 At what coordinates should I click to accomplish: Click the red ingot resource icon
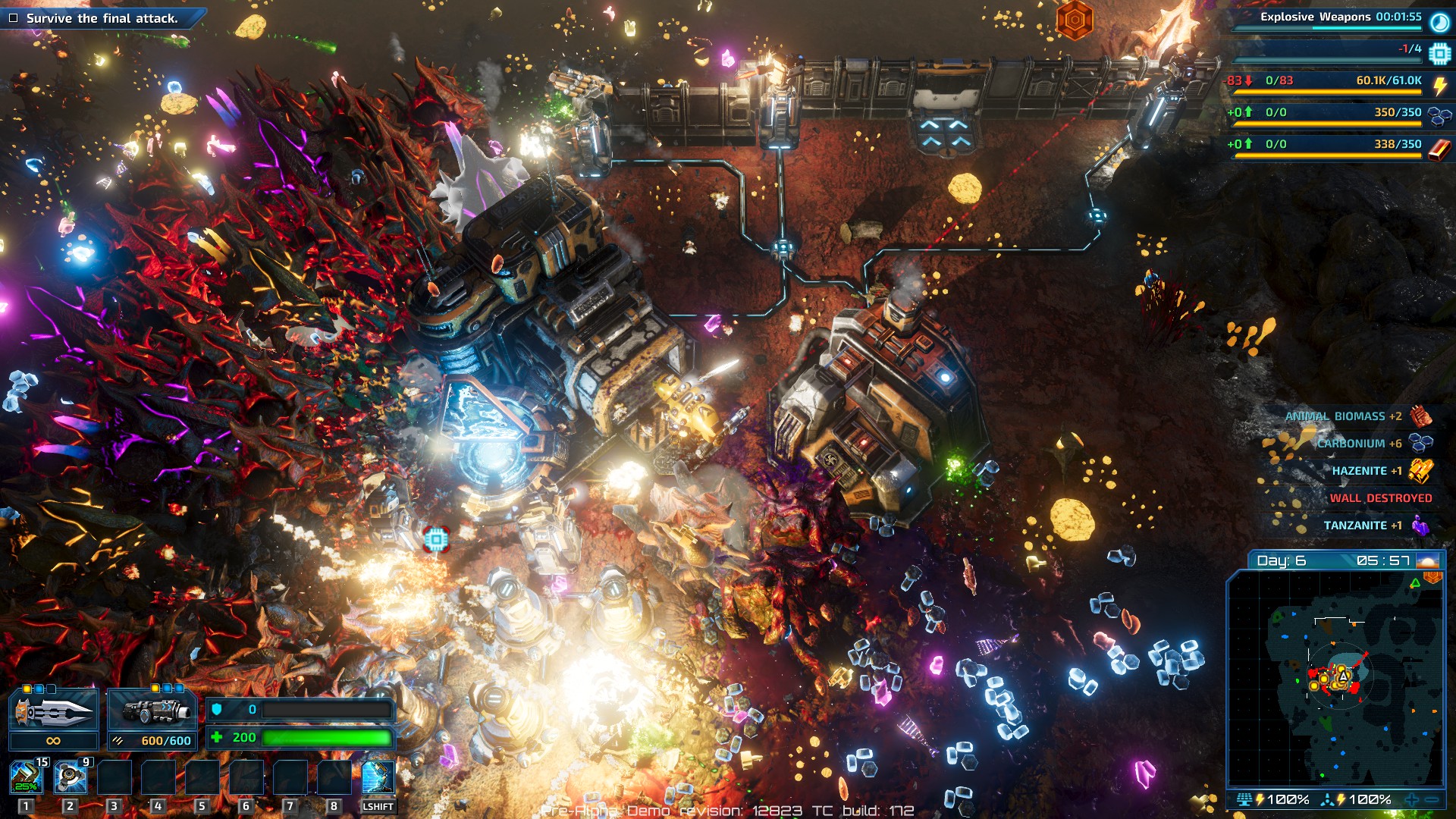click(1439, 149)
